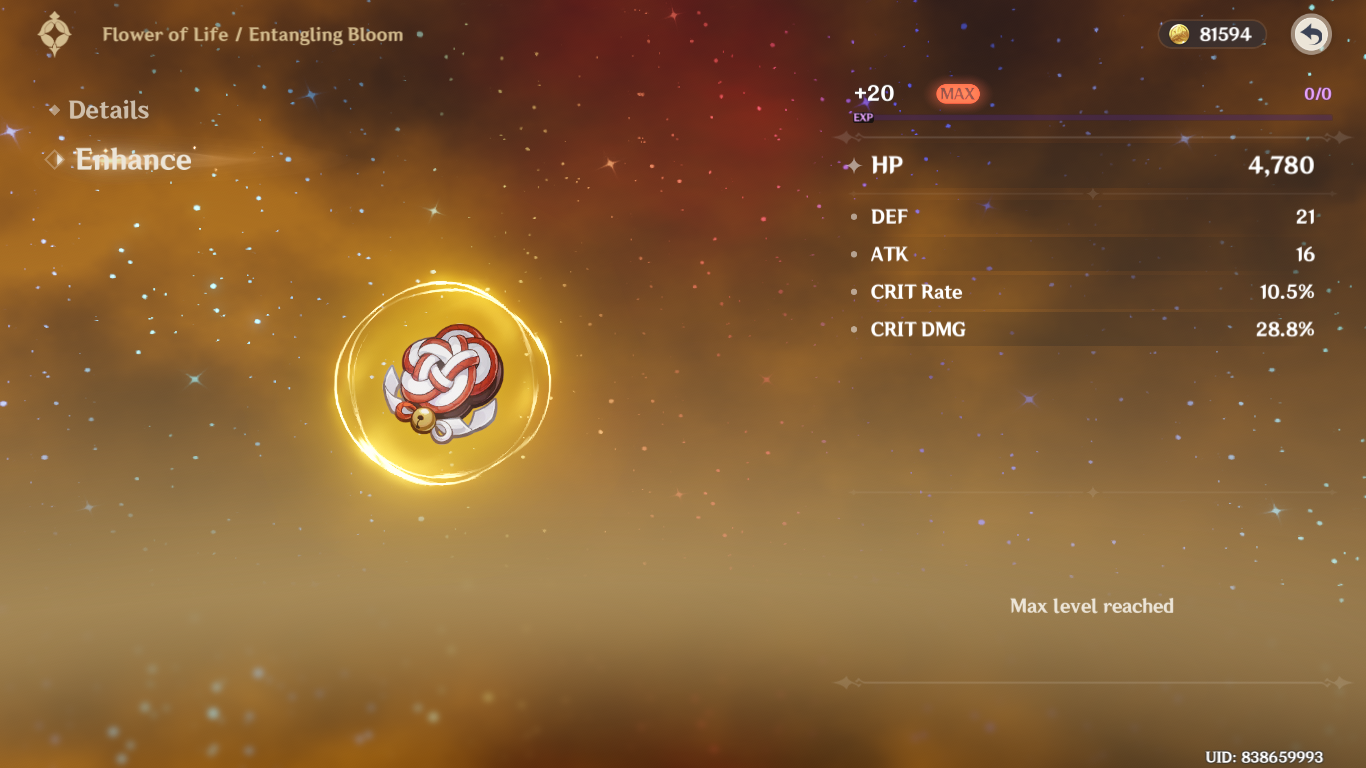Image resolution: width=1366 pixels, height=768 pixels.
Task: Switch to the Enhance section
Action: 131,160
